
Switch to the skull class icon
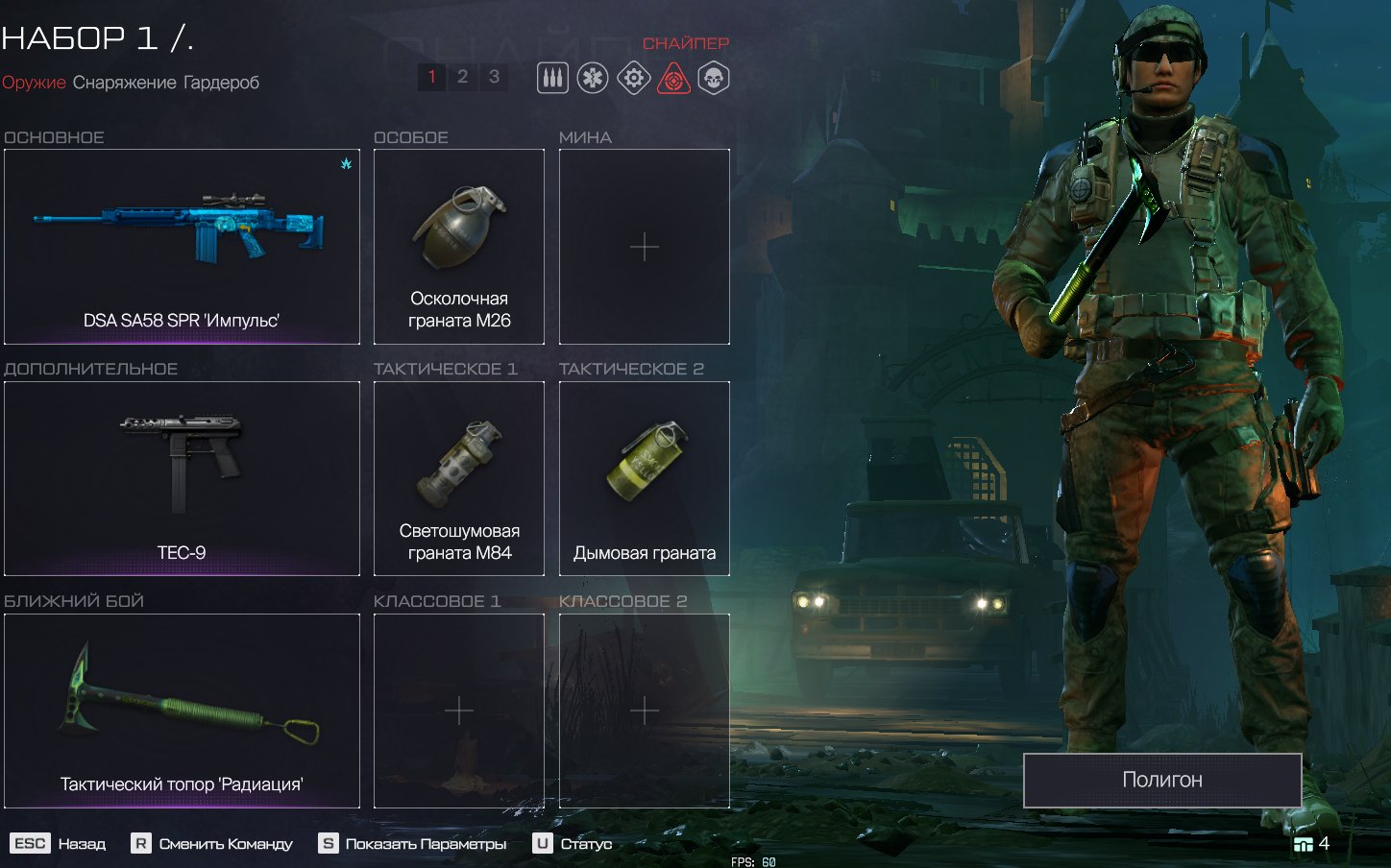pyautogui.click(x=714, y=79)
